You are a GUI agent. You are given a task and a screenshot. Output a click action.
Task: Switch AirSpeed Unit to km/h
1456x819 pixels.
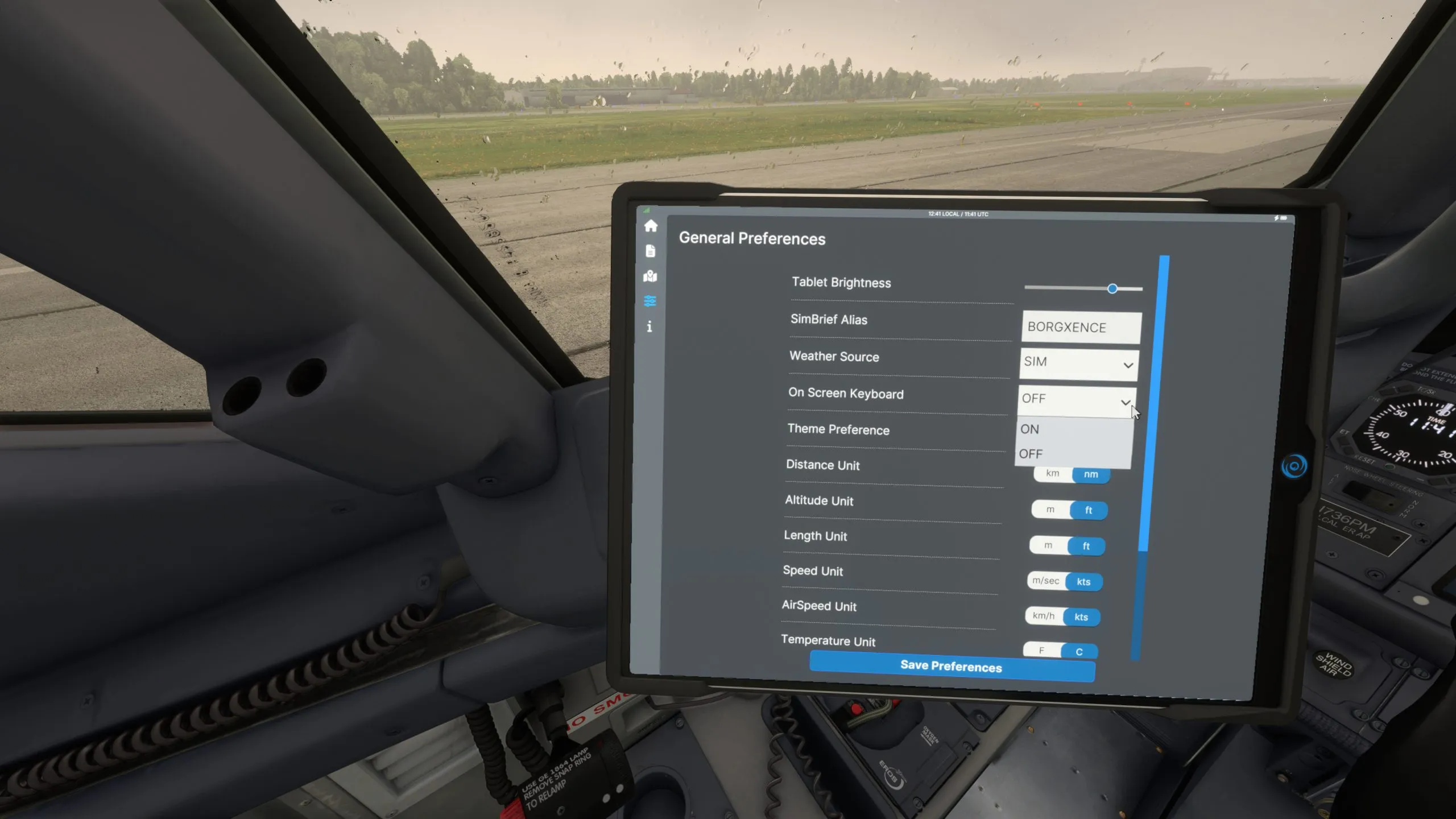click(1043, 616)
